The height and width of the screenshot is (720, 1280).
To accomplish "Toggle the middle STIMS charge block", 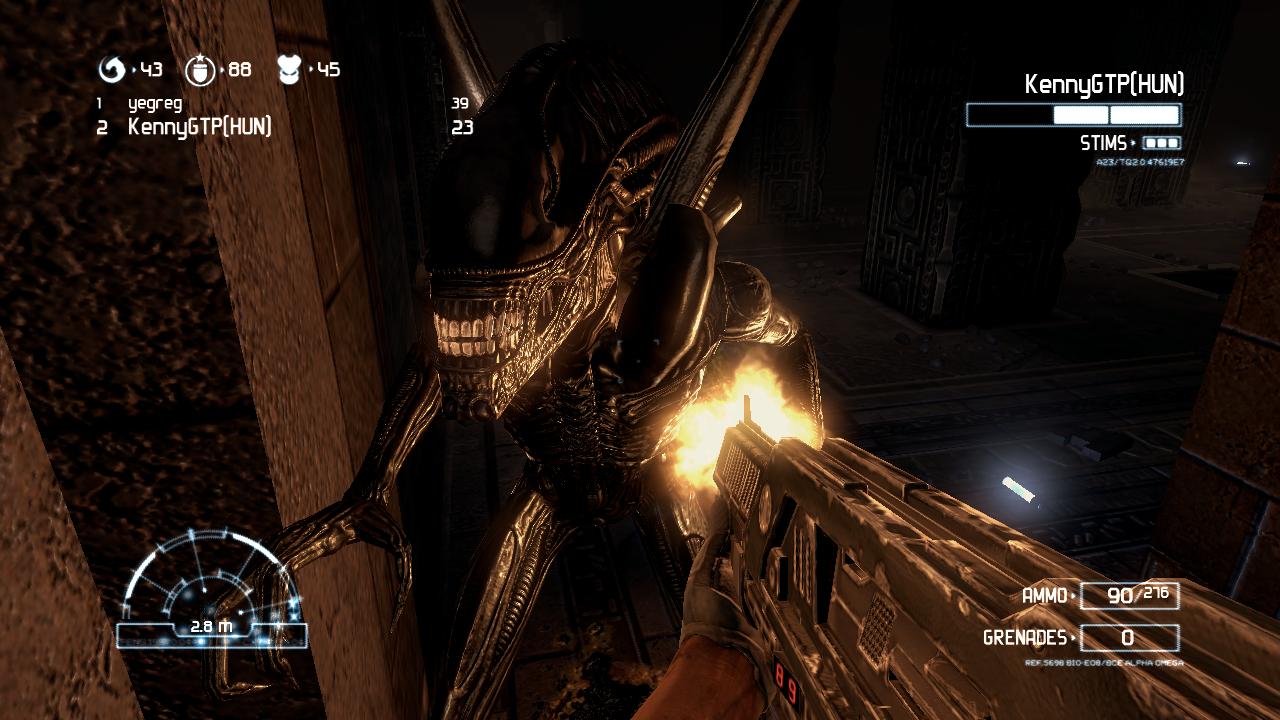I will click(1162, 141).
